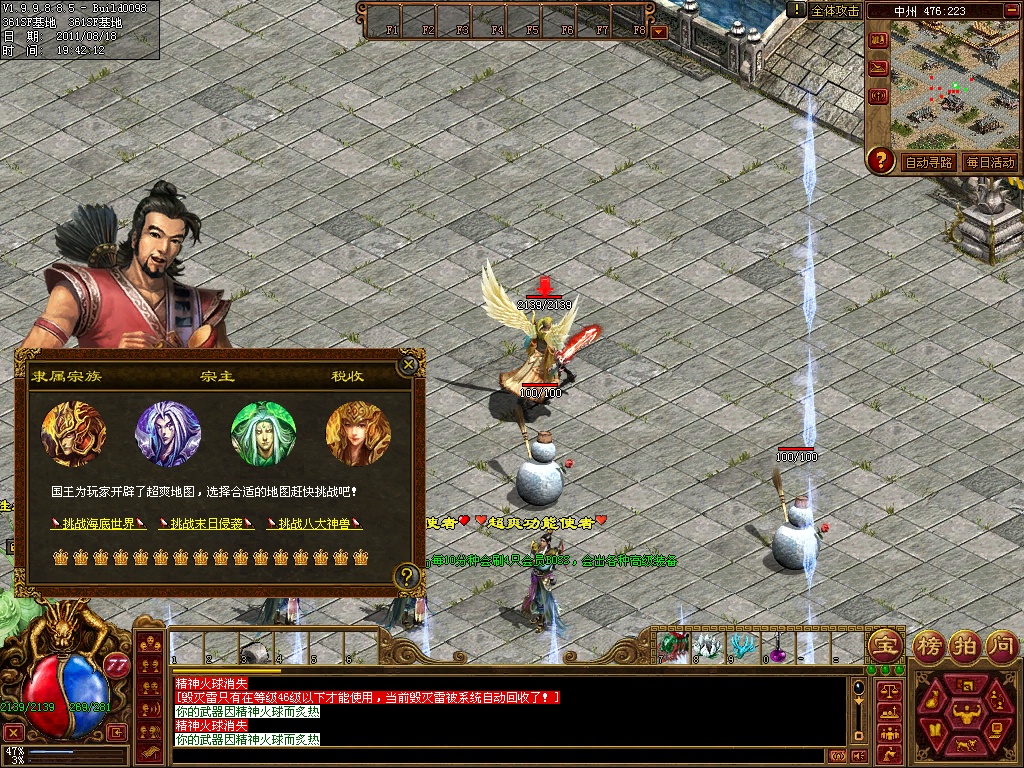1024x768 pixels.
Task: Open the 问 help button
Action: (1000, 645)
